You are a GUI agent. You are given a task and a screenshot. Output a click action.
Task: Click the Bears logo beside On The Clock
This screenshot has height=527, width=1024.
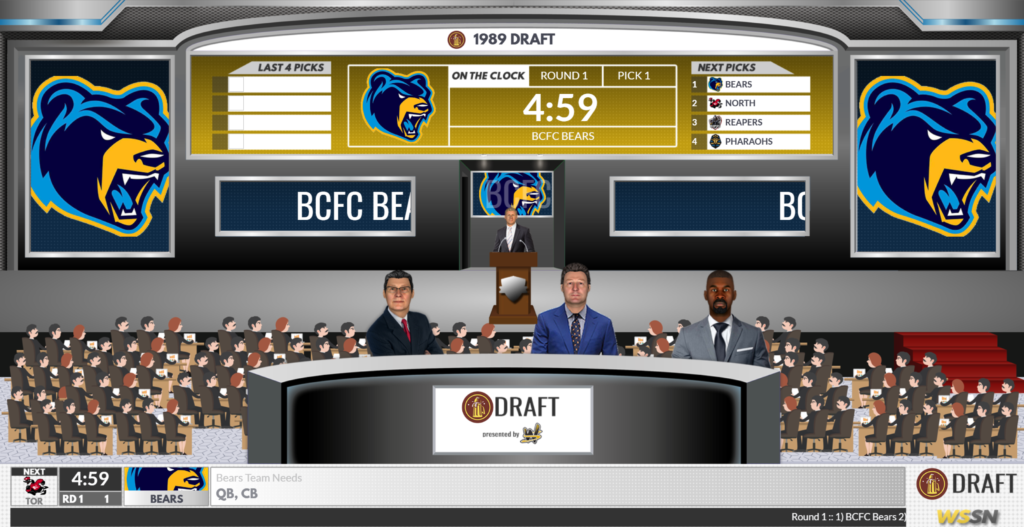click(x=397, y=106)
